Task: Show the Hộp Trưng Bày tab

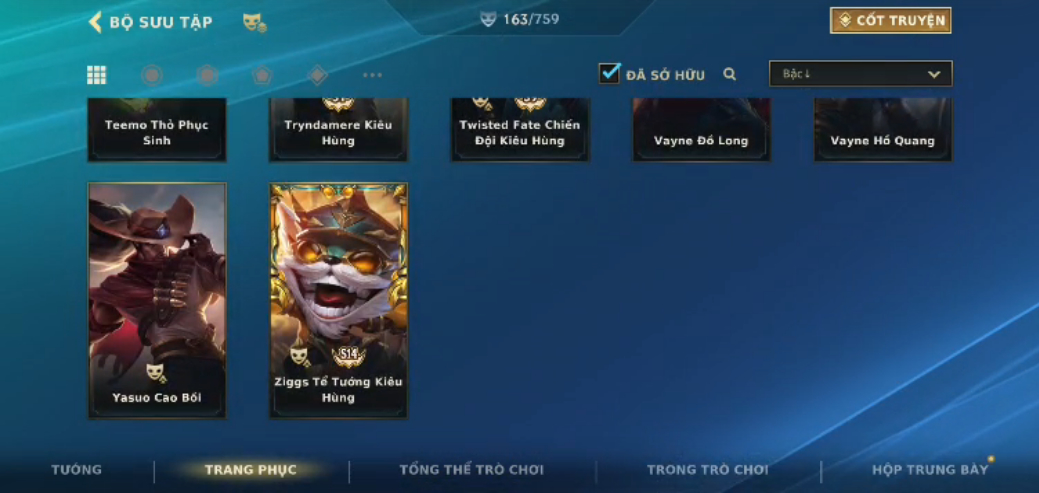Action: tap(929, 469)
